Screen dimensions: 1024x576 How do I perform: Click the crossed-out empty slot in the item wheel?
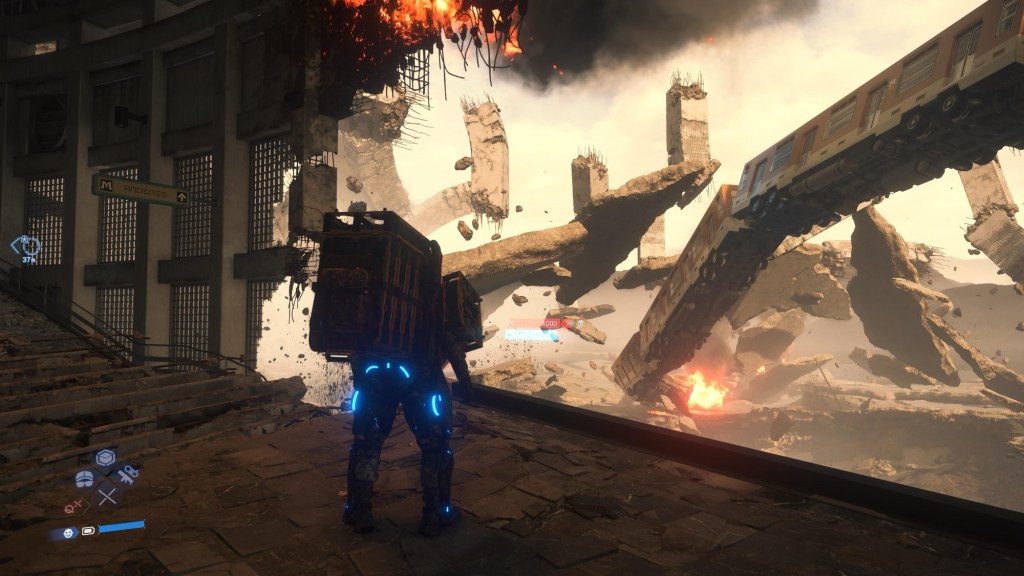pos(107,494)
